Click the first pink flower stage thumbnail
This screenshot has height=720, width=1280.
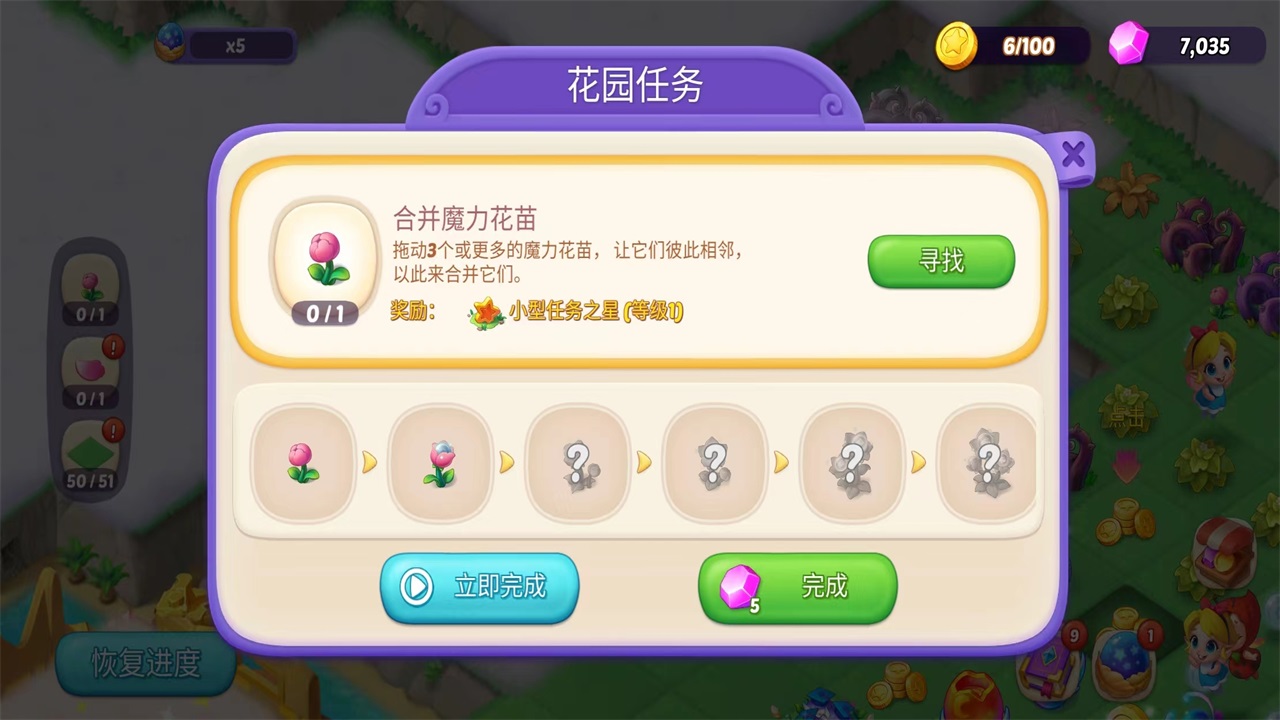[x=302, y=462]
